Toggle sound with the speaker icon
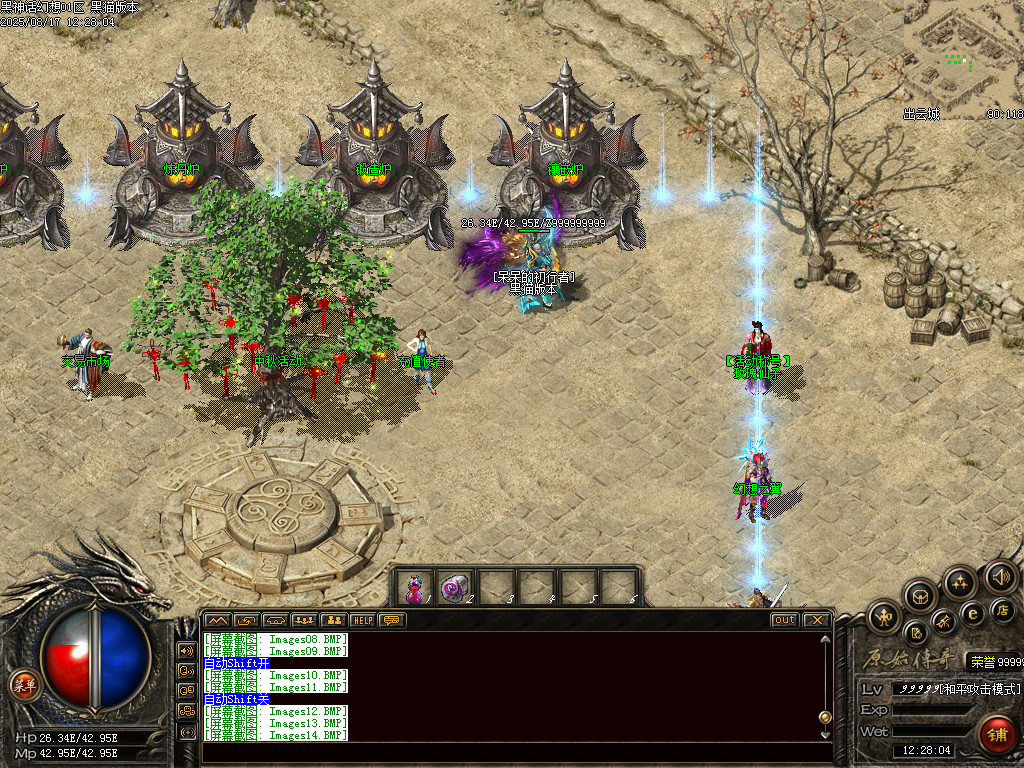This screenshot has height=768, width=1024. (999, 576)
